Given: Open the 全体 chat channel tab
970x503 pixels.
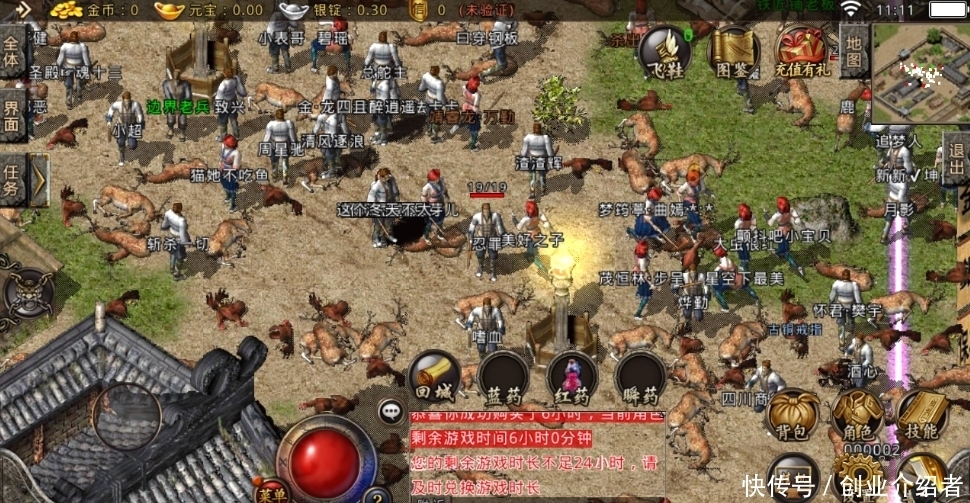Looking at the screenshot, I should coord(12,52).
